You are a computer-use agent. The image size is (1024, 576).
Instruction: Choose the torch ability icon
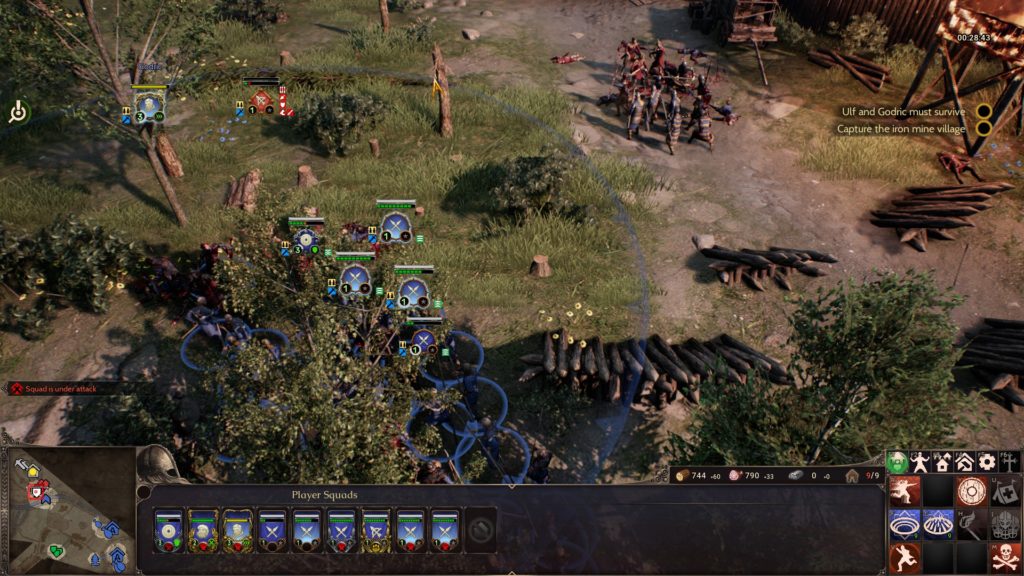970,524
